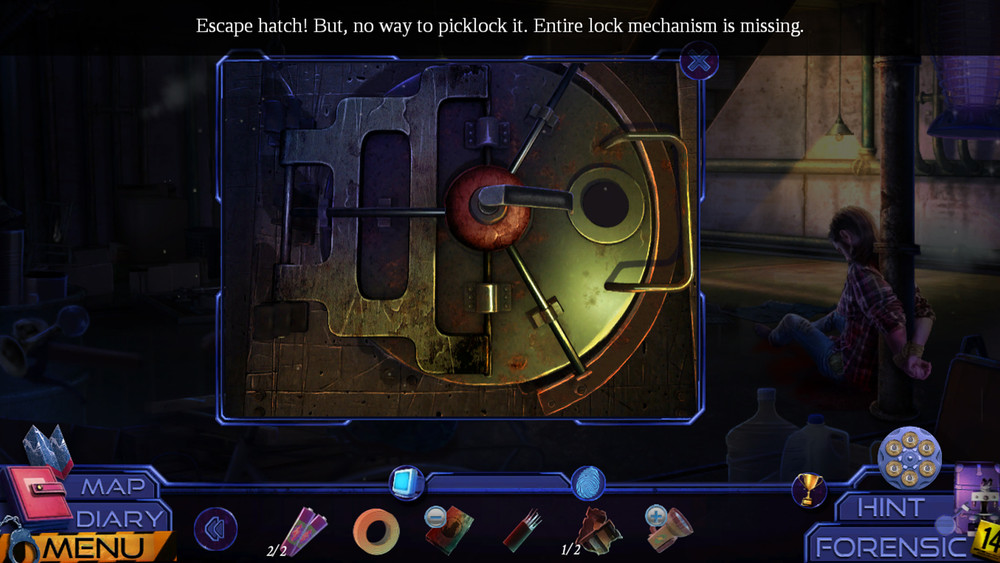Open the game Menu
1000x563 pixels.
[96, 548]
